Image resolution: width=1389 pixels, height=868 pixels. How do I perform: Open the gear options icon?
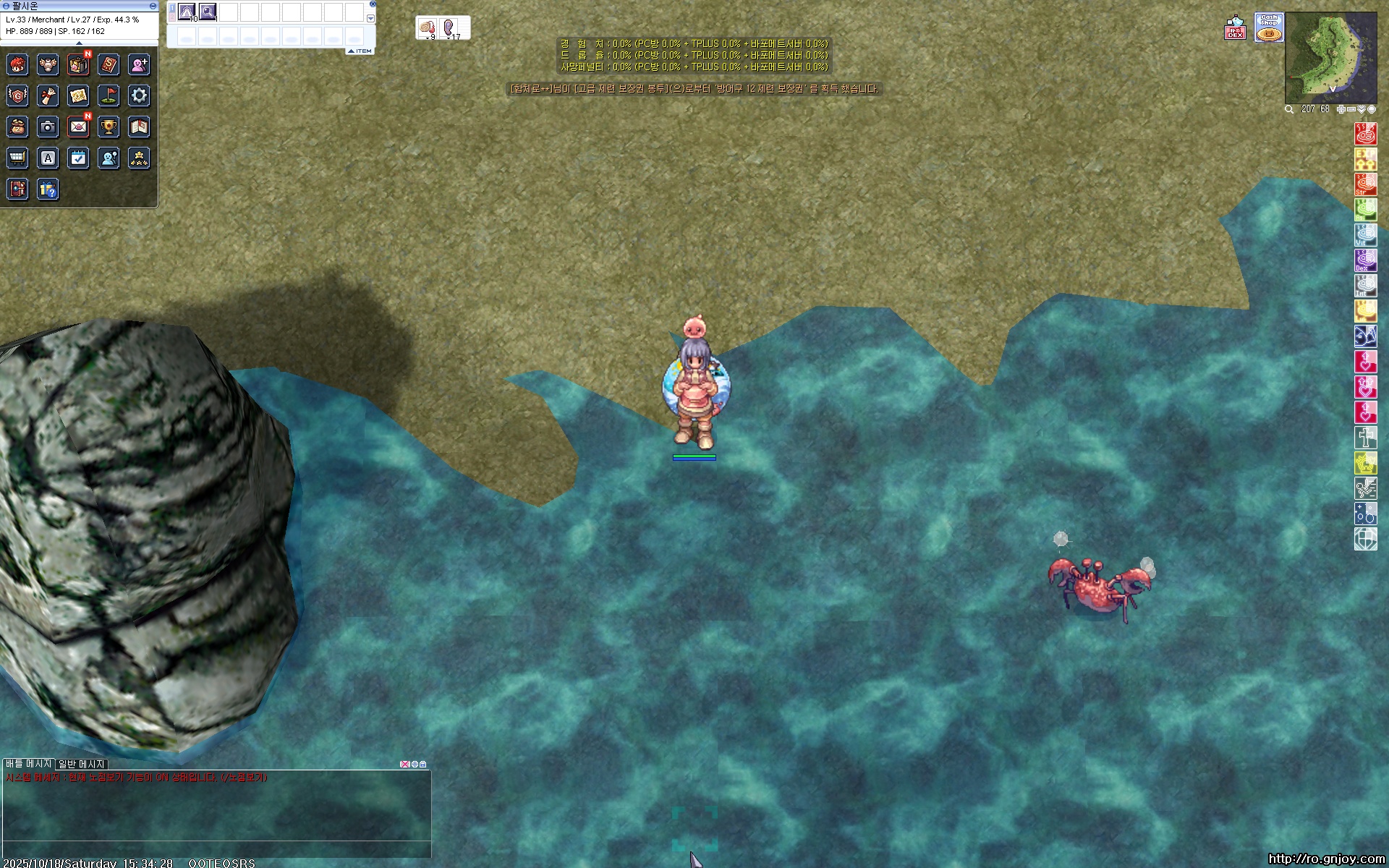click(x=139, y=95)
